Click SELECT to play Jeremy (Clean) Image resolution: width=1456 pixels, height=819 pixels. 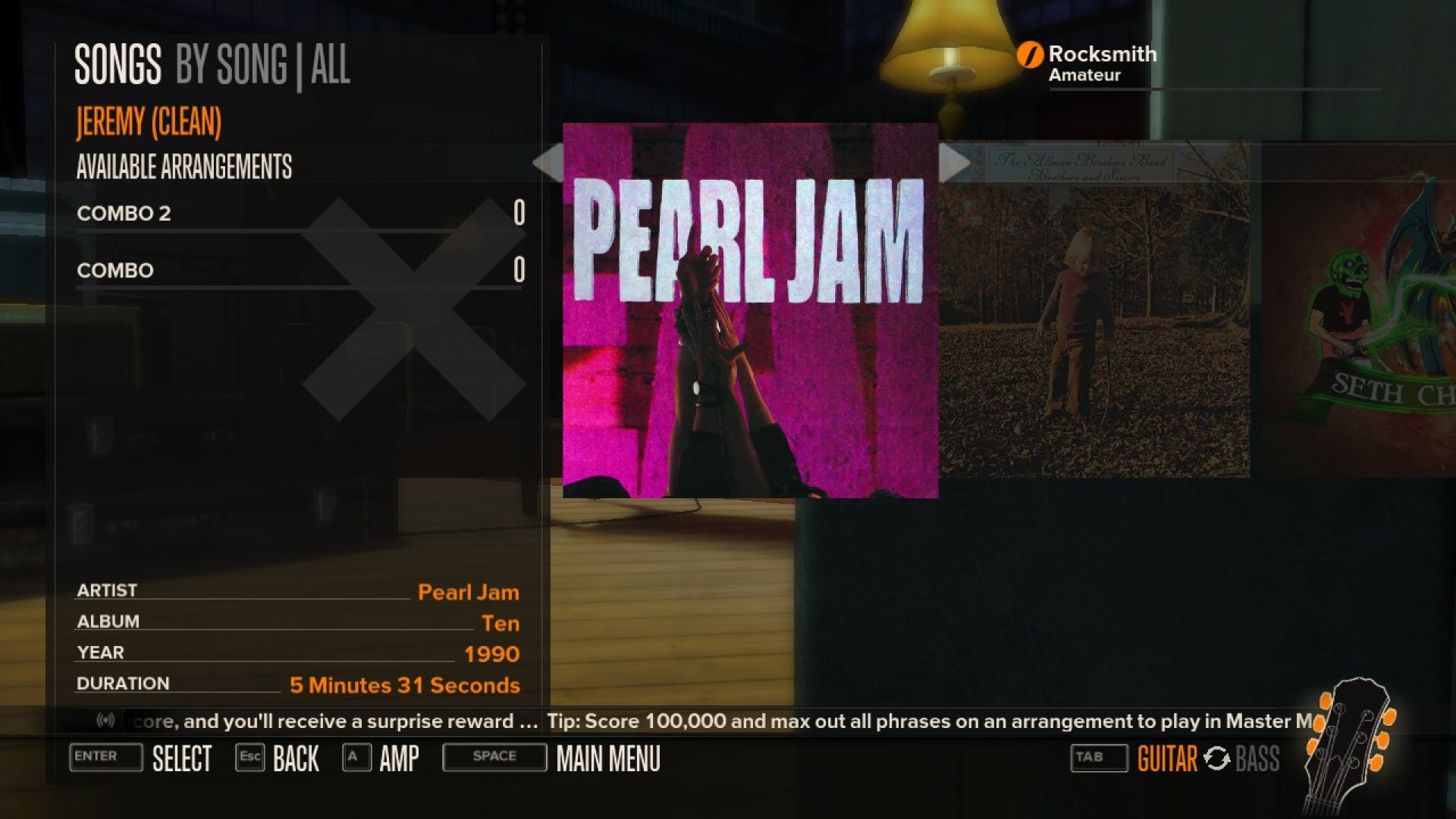183,757
